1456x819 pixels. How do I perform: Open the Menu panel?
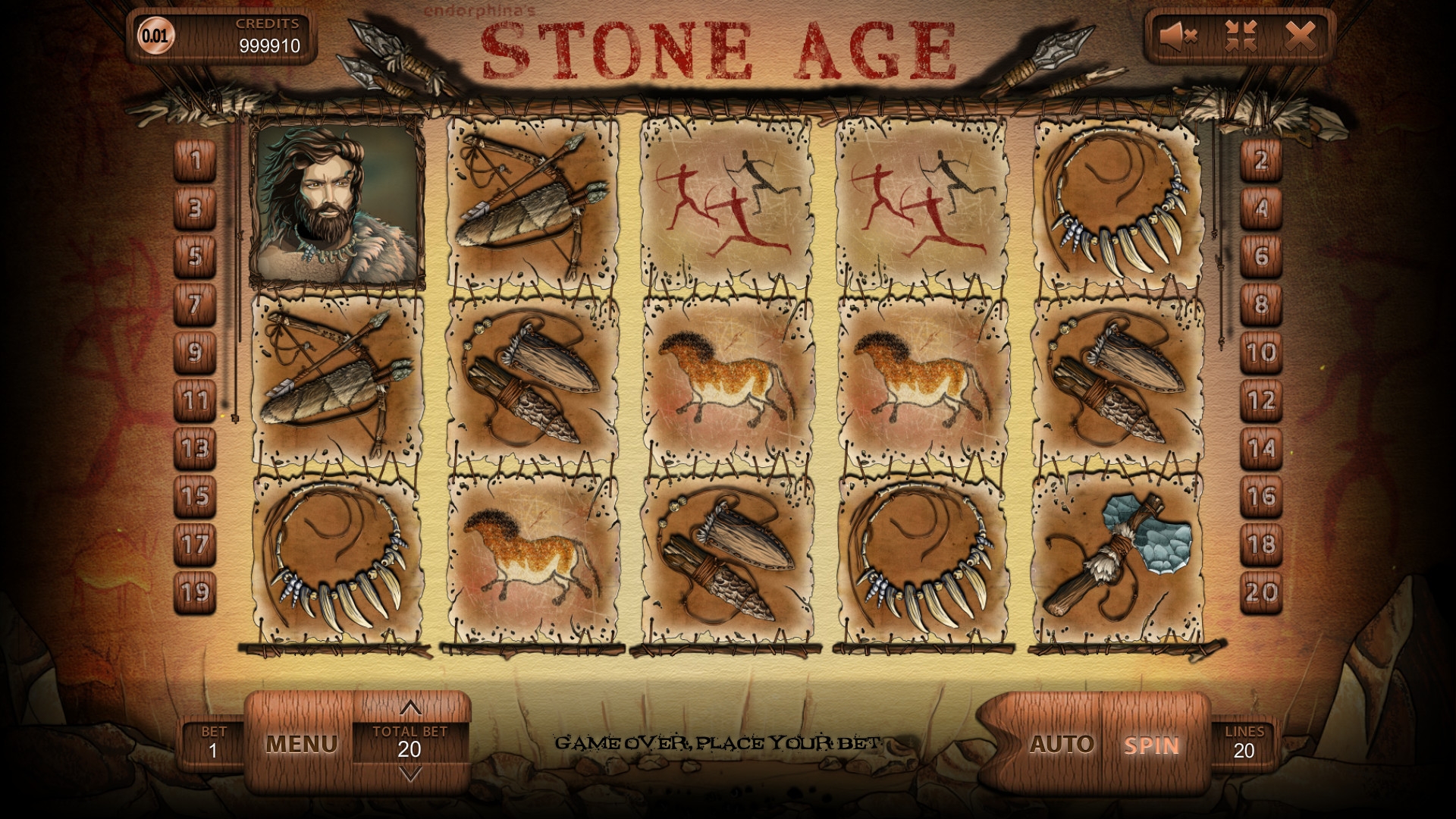click(301, 744)
